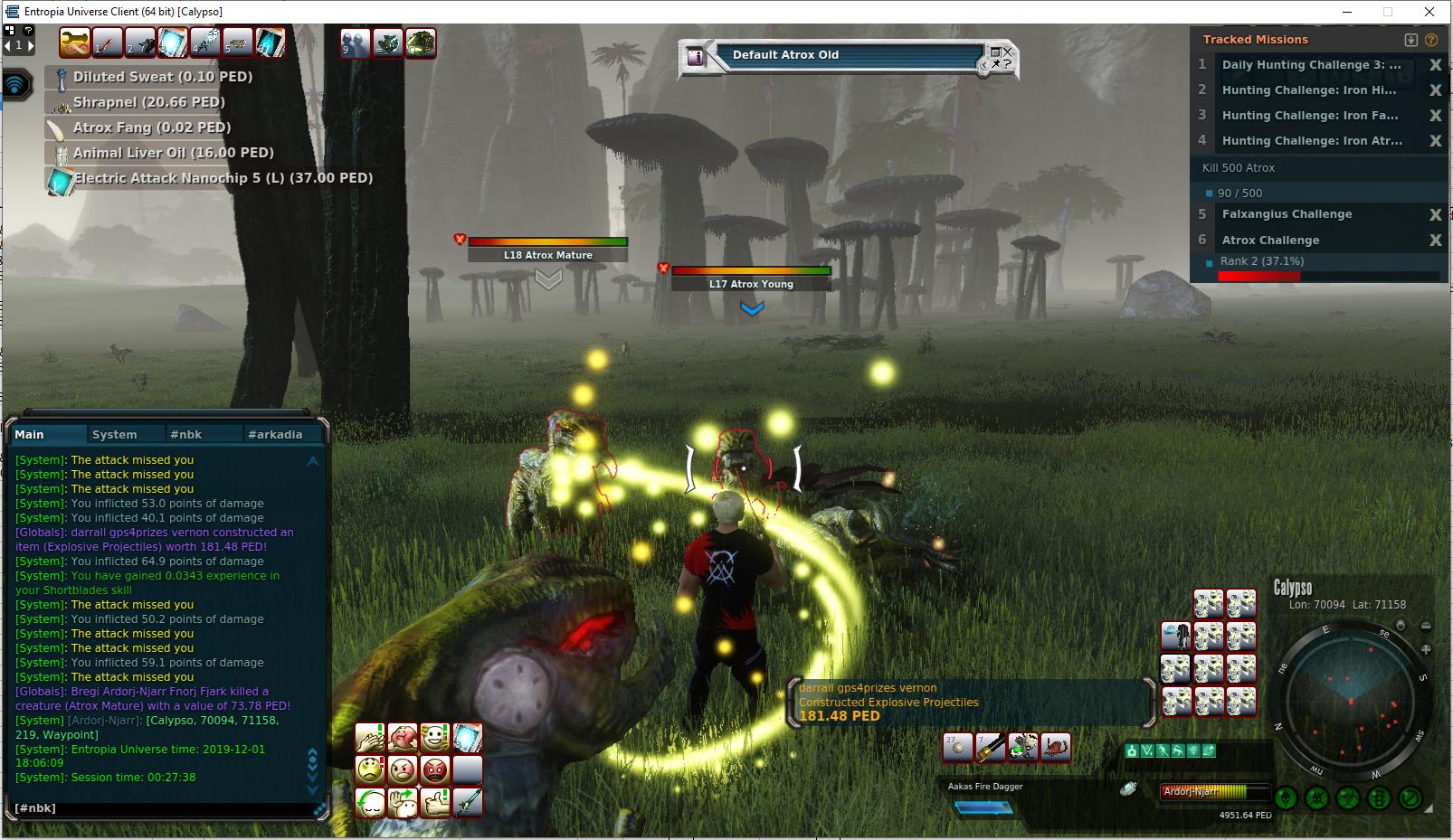Use the red creature shortcut icon
The height and width of the screenshot is (840, 1453).
(x=1056, y=748)
